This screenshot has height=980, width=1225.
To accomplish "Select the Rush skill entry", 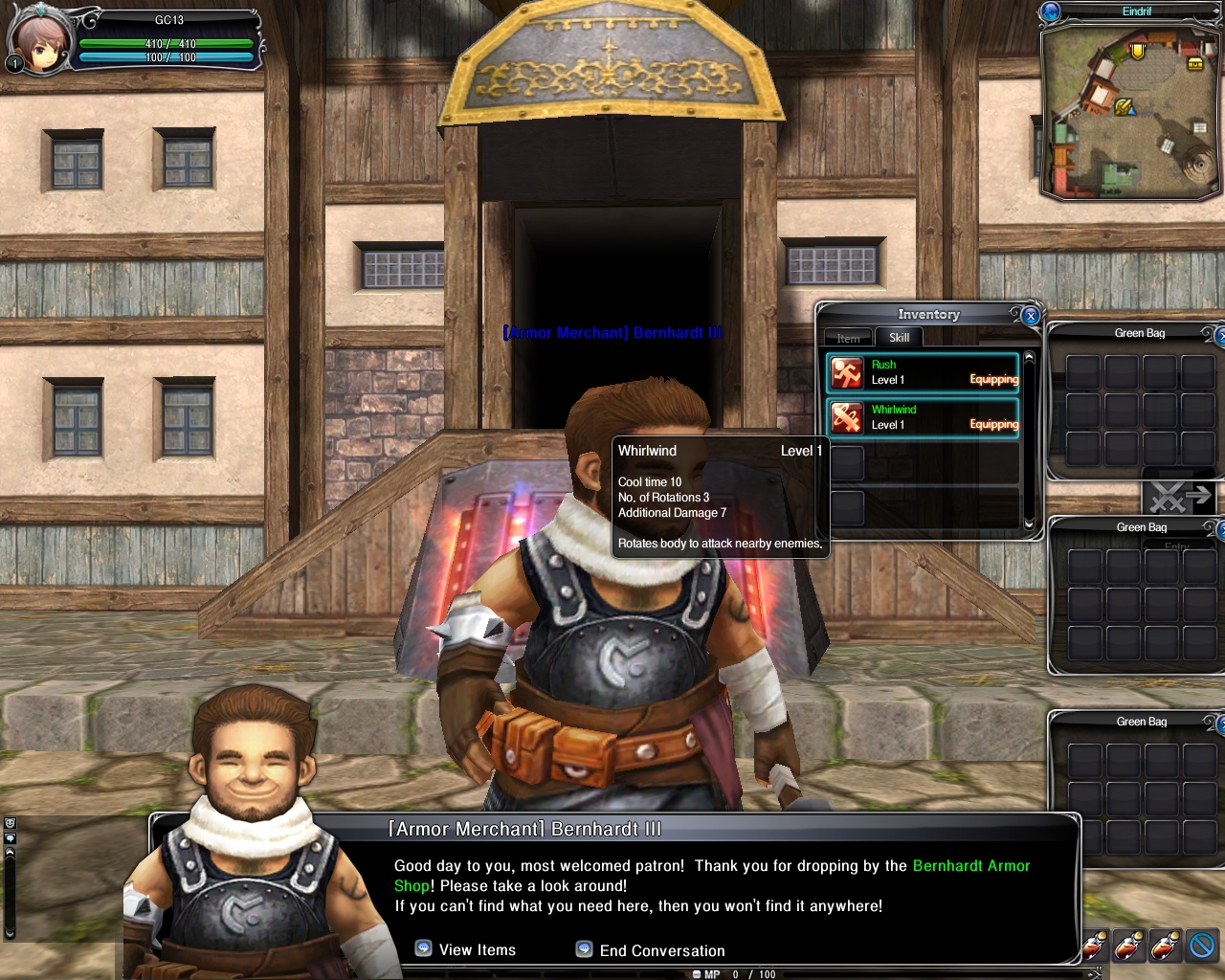I will click(923, 372).
